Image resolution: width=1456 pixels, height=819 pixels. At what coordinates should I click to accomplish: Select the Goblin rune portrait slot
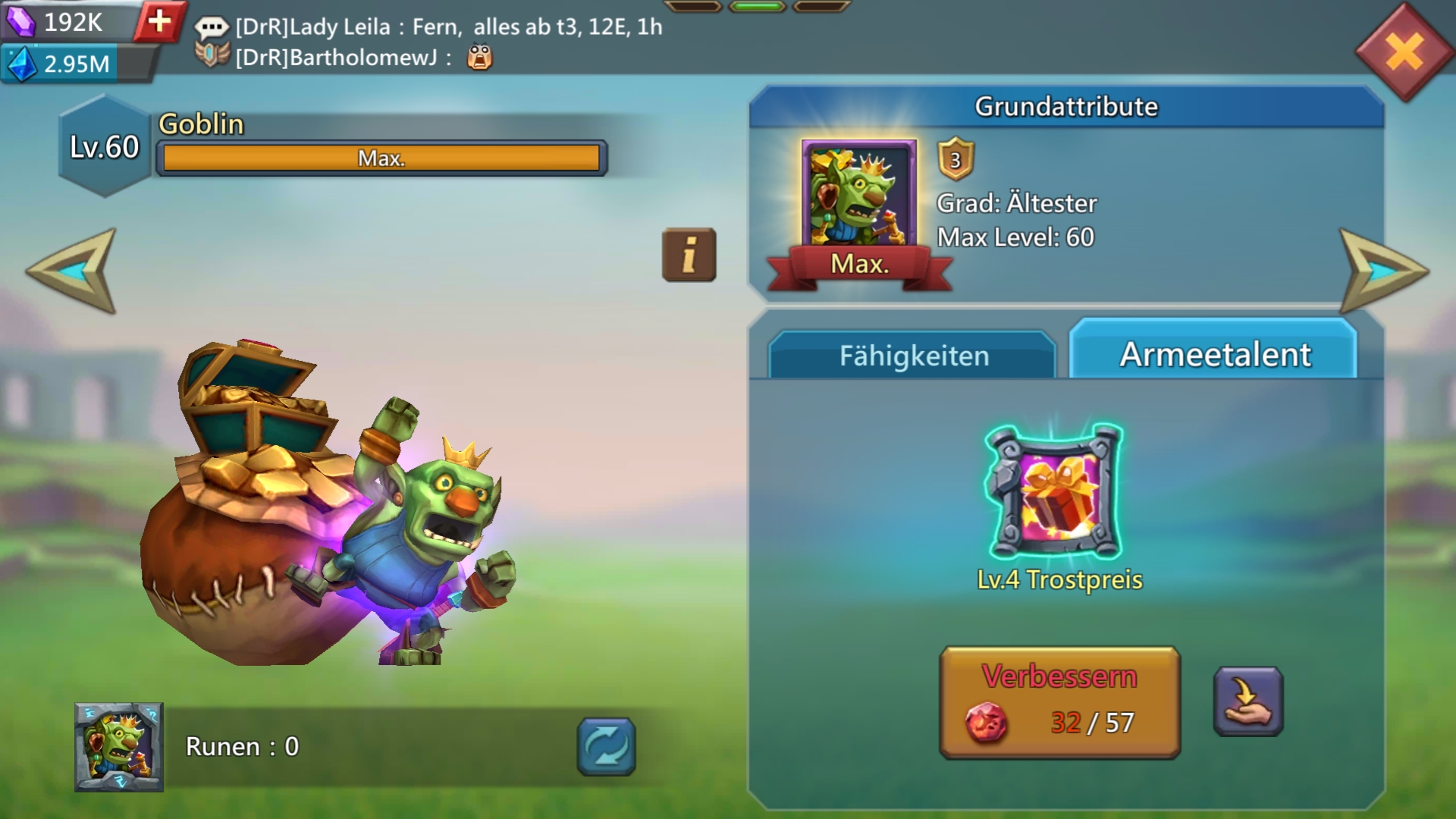click(119, 747)
